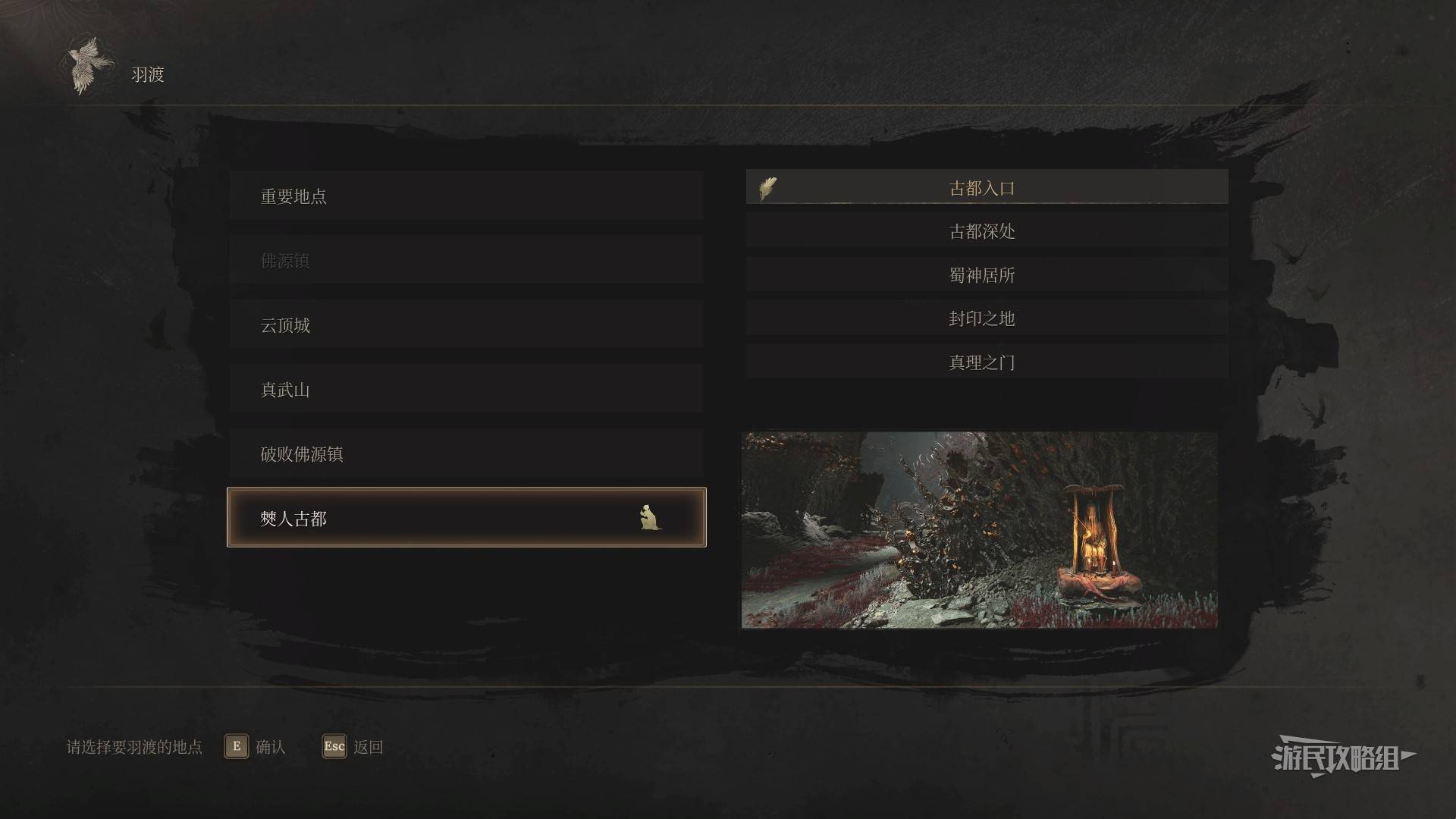This screenshot has height=819, width=1456.
Task: Click the shrine preview image
Action: point(979,530)
